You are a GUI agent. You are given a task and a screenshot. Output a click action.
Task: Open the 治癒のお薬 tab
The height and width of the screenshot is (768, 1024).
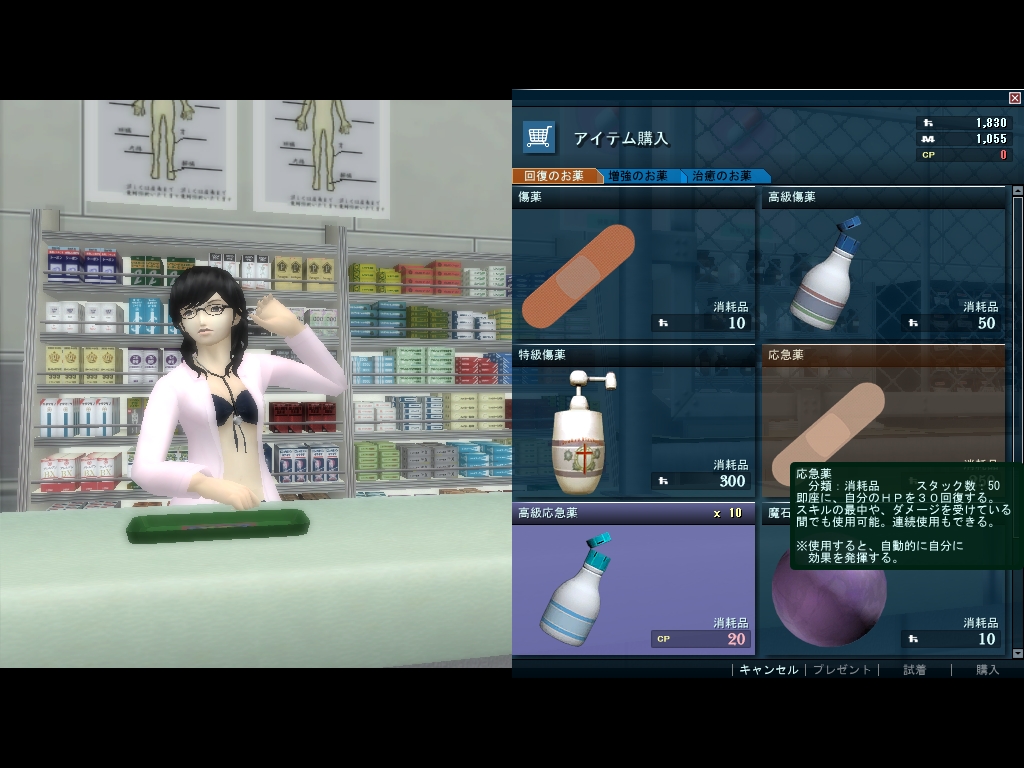[x=722, y=176]
